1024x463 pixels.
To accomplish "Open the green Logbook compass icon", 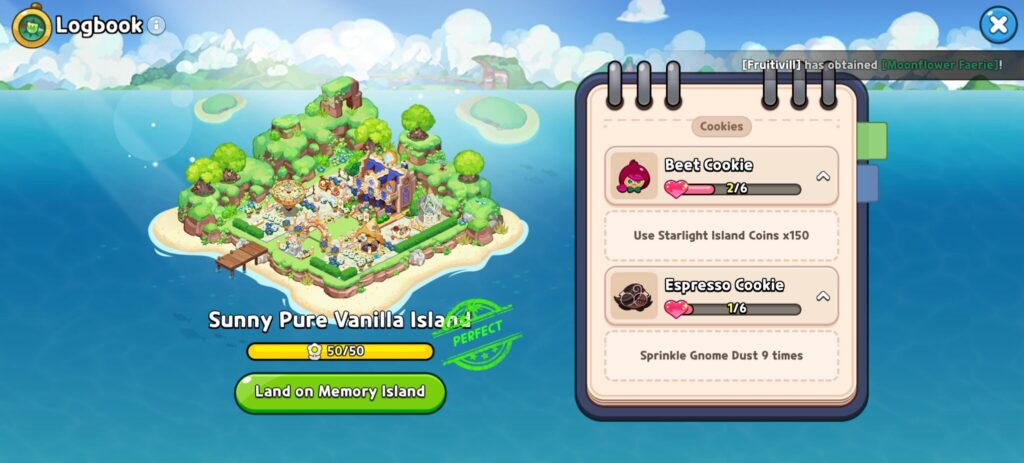I will click(x=32, y=26).
